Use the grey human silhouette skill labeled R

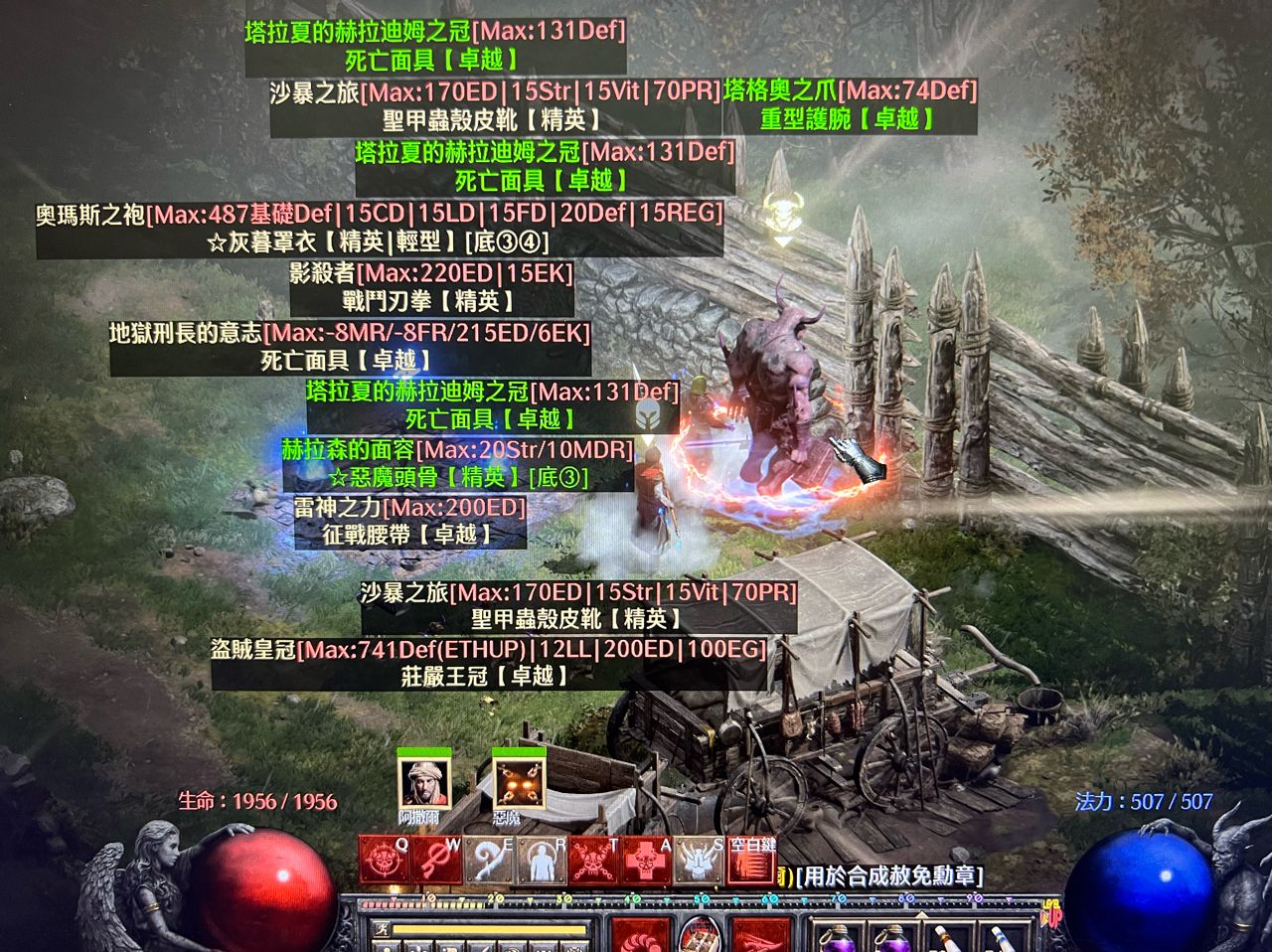tap(542, 862)
